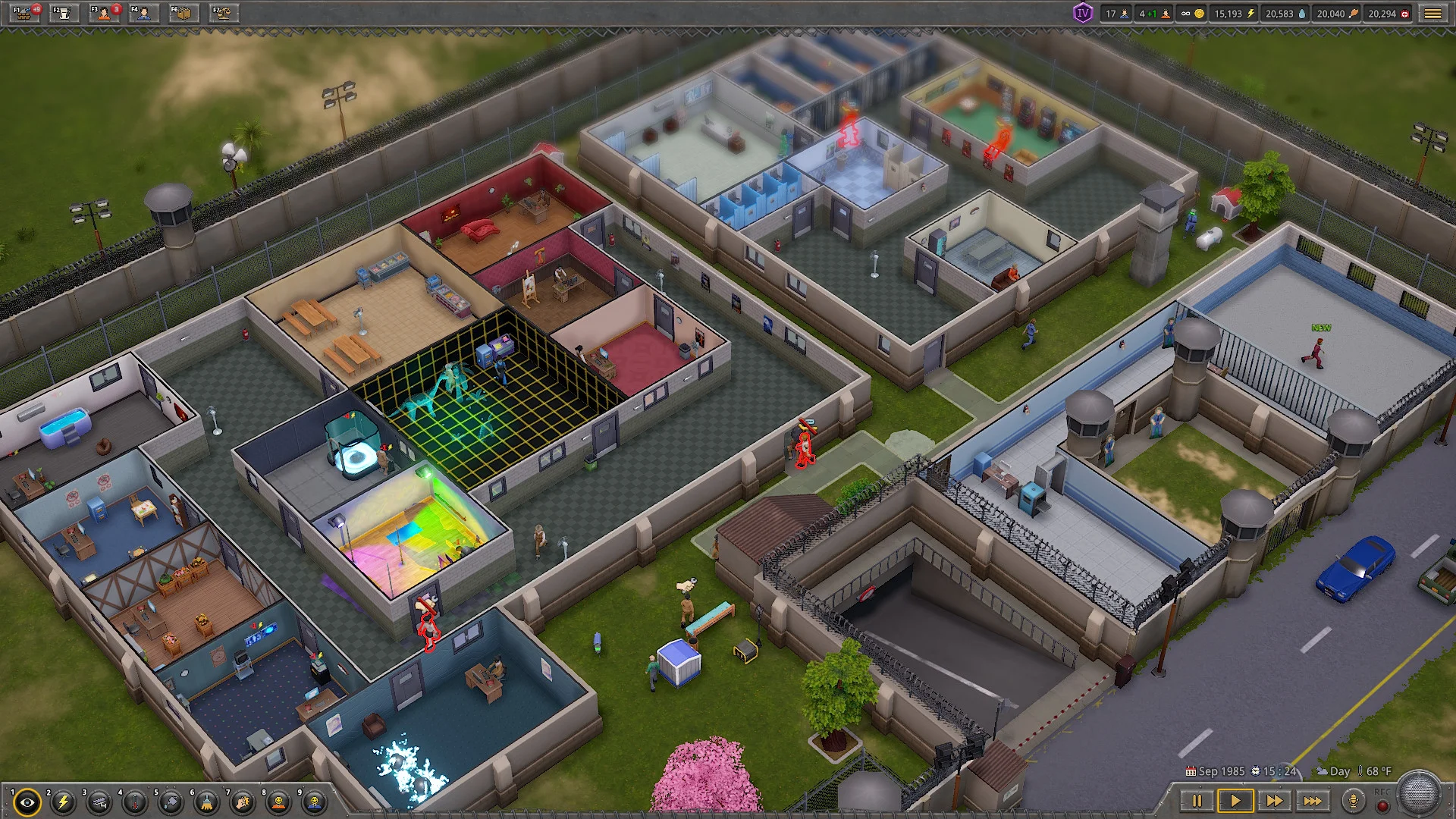Show the blue staff mood overlay
Screen dimensions: 1456x819
(315, 802)
